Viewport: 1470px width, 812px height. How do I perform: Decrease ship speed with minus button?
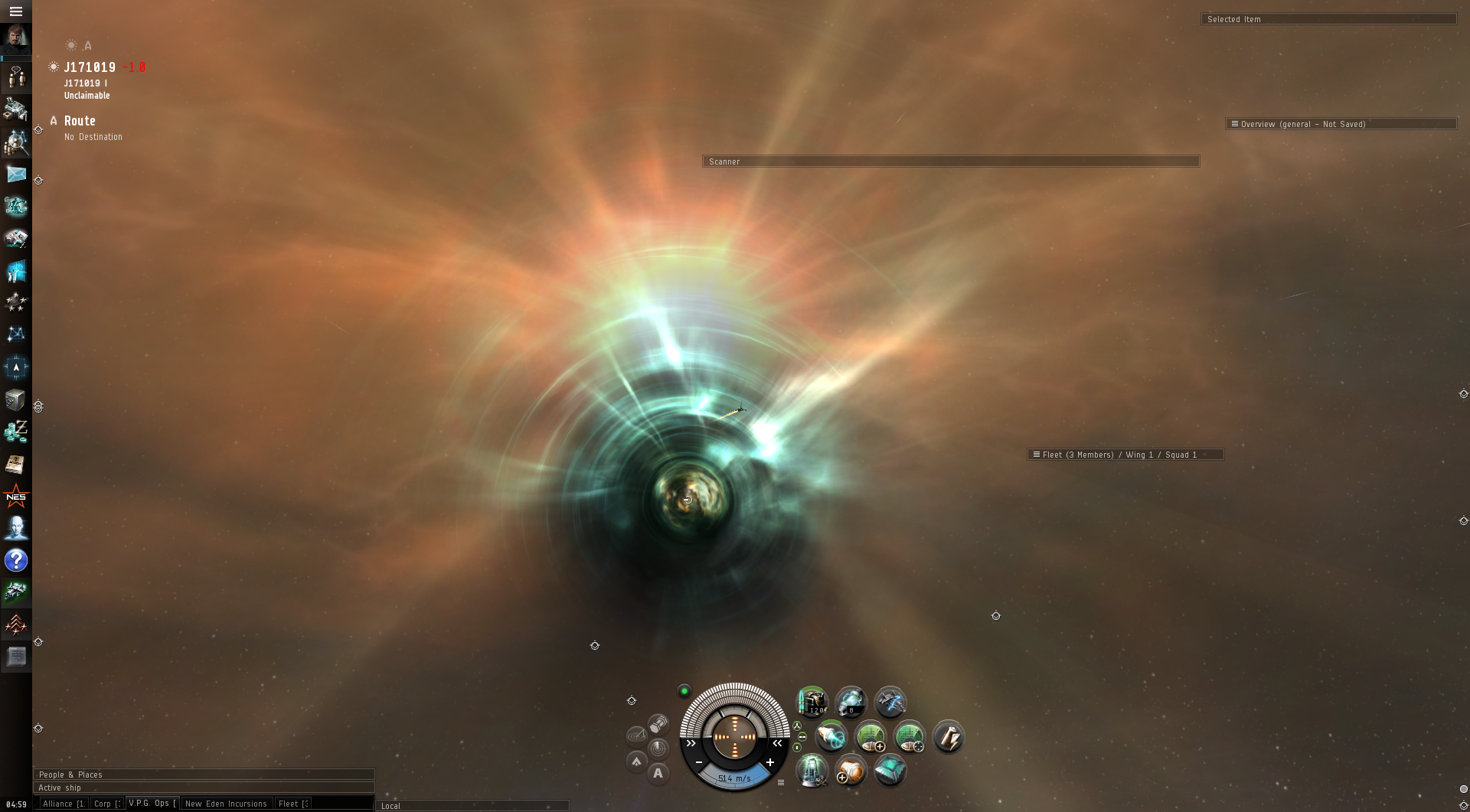point(699,762)
